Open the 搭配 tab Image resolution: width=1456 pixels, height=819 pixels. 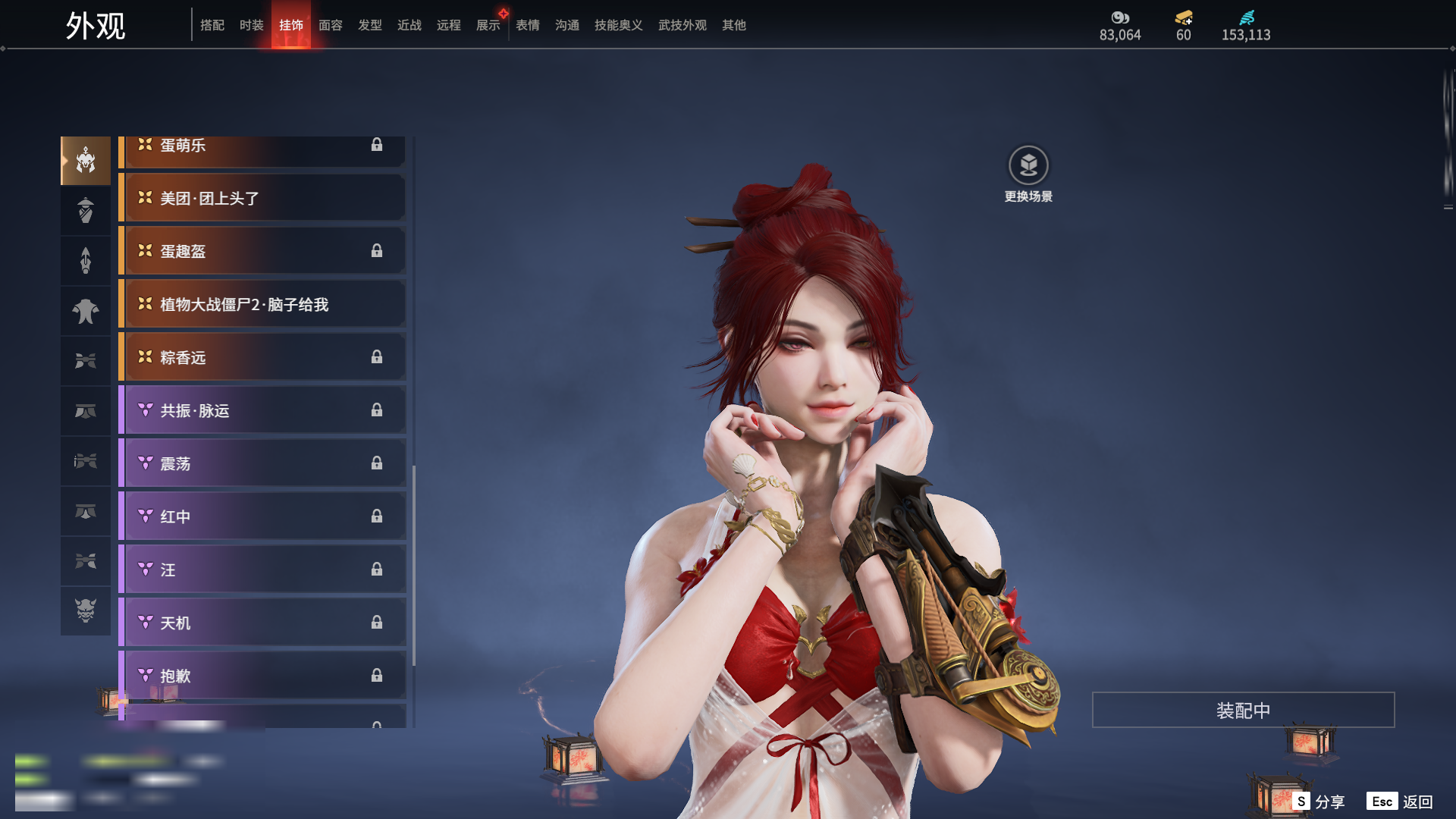point(212,25)
